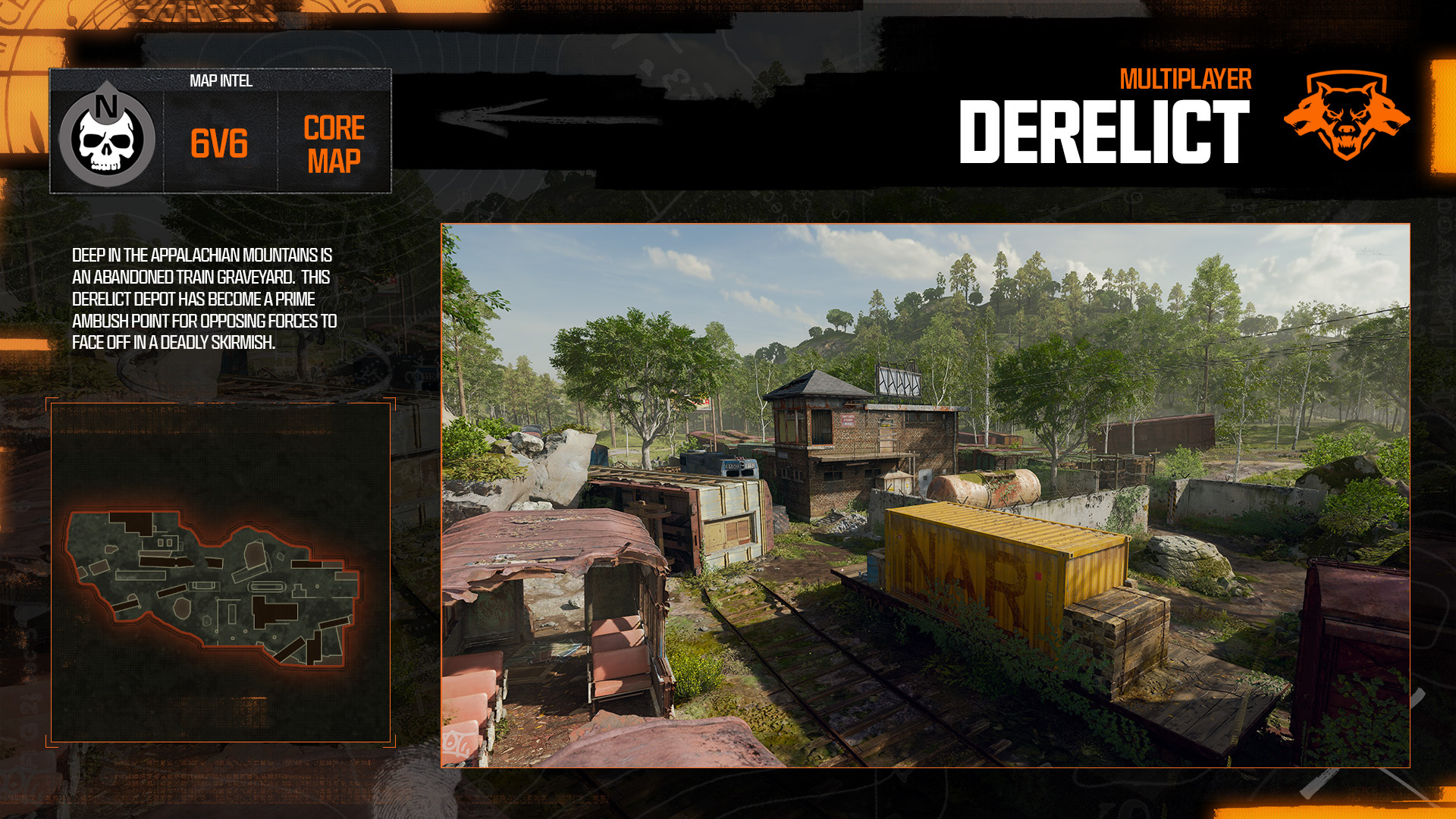Select the orange wolf pack logo

pyautogui.click(x=1348, y=118)
